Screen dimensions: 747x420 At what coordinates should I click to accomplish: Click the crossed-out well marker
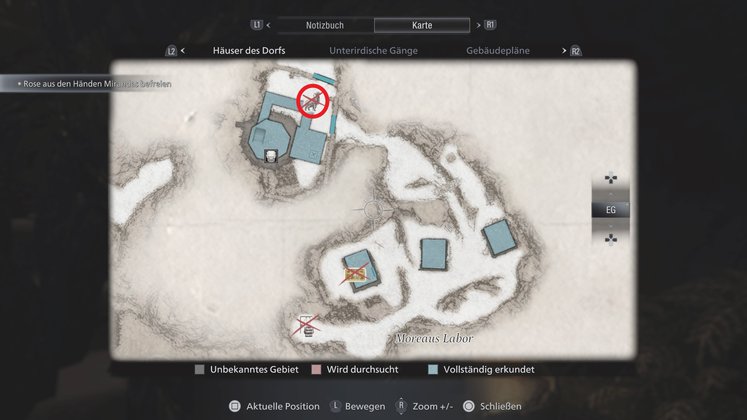pyautogui.click(x=308, y=326)
